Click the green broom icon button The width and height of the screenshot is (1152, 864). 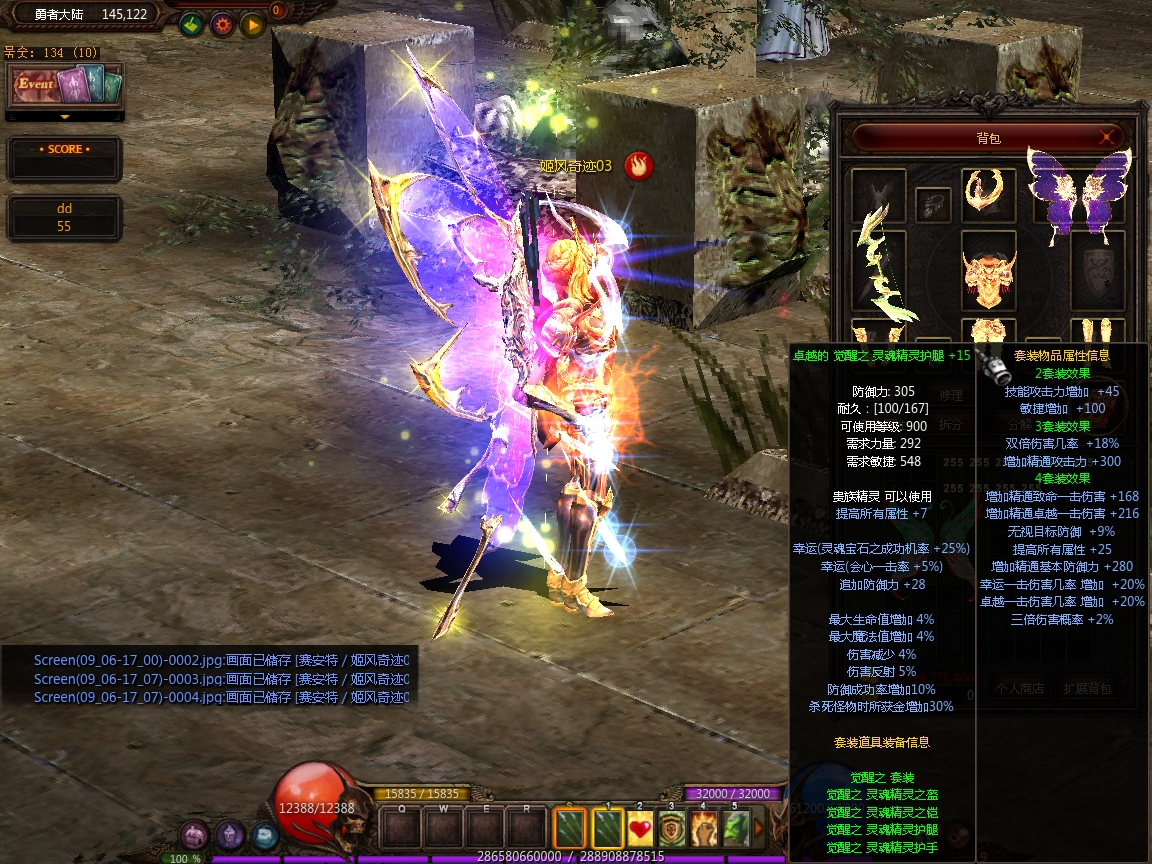(x=191, y=24)
